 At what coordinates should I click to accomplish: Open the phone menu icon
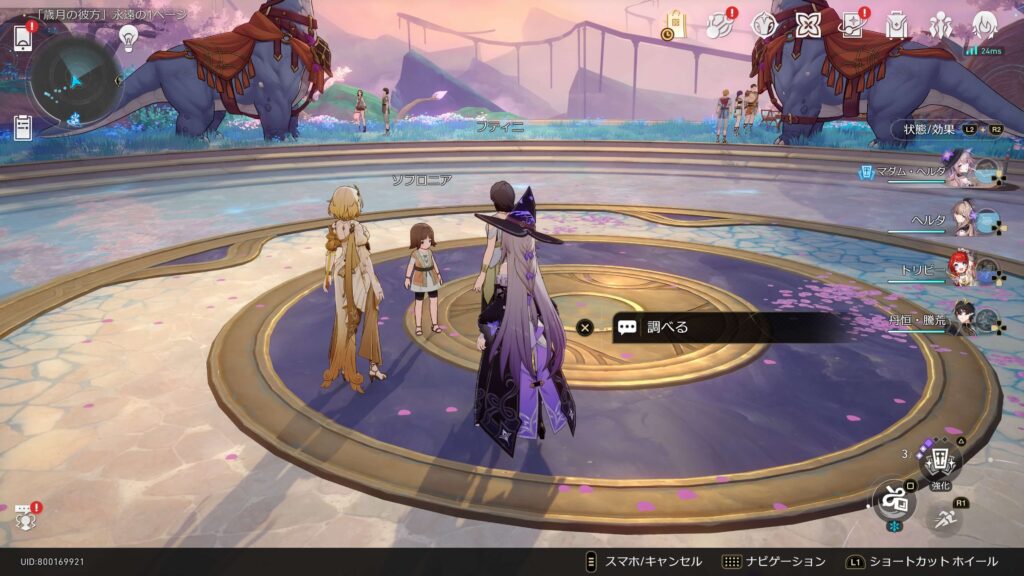click(23, 38)
